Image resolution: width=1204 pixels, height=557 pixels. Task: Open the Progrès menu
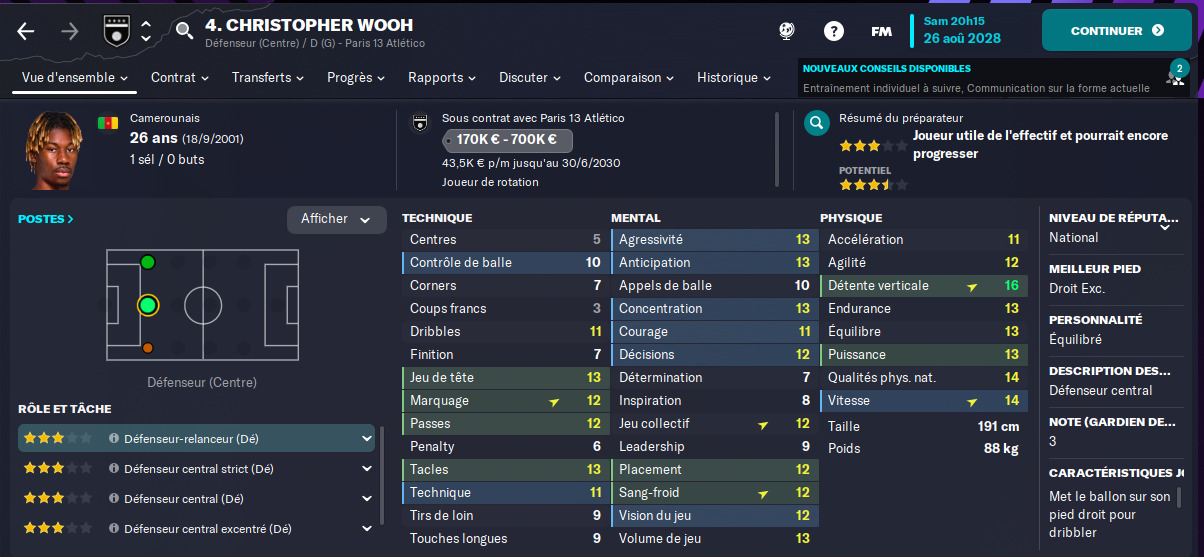[x=357, y=78]
